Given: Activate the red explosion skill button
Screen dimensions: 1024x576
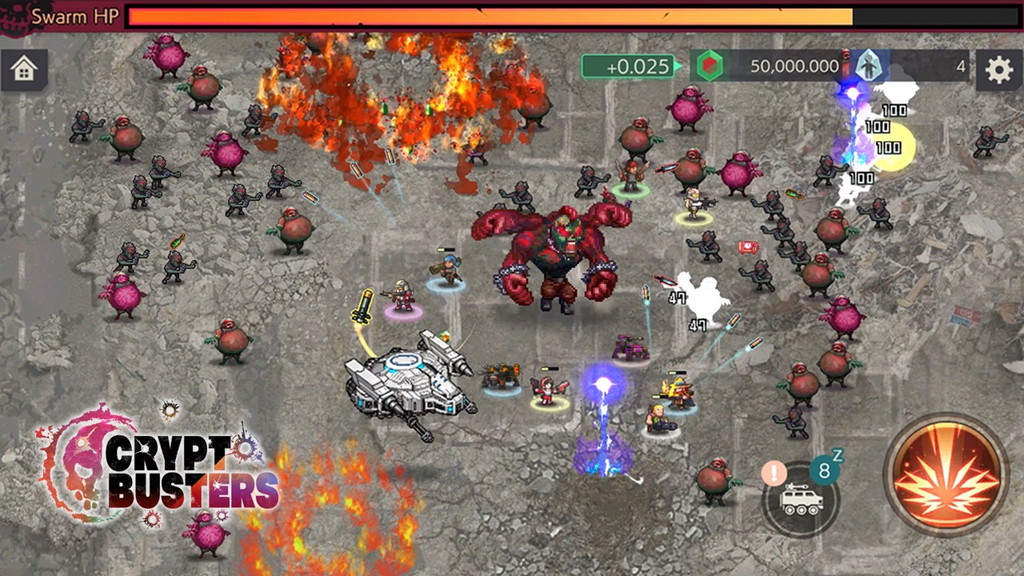Looking at the screenshot, I should (x=946, y=472).
